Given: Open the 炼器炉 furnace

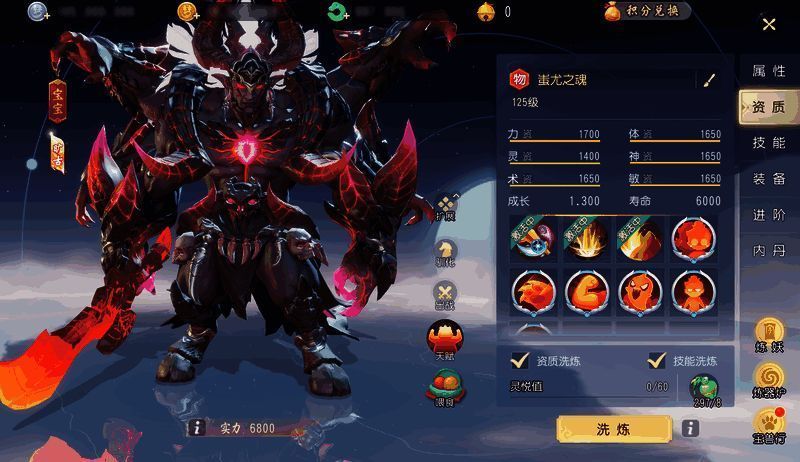Looking at the screenshot, I should (769, 380).
